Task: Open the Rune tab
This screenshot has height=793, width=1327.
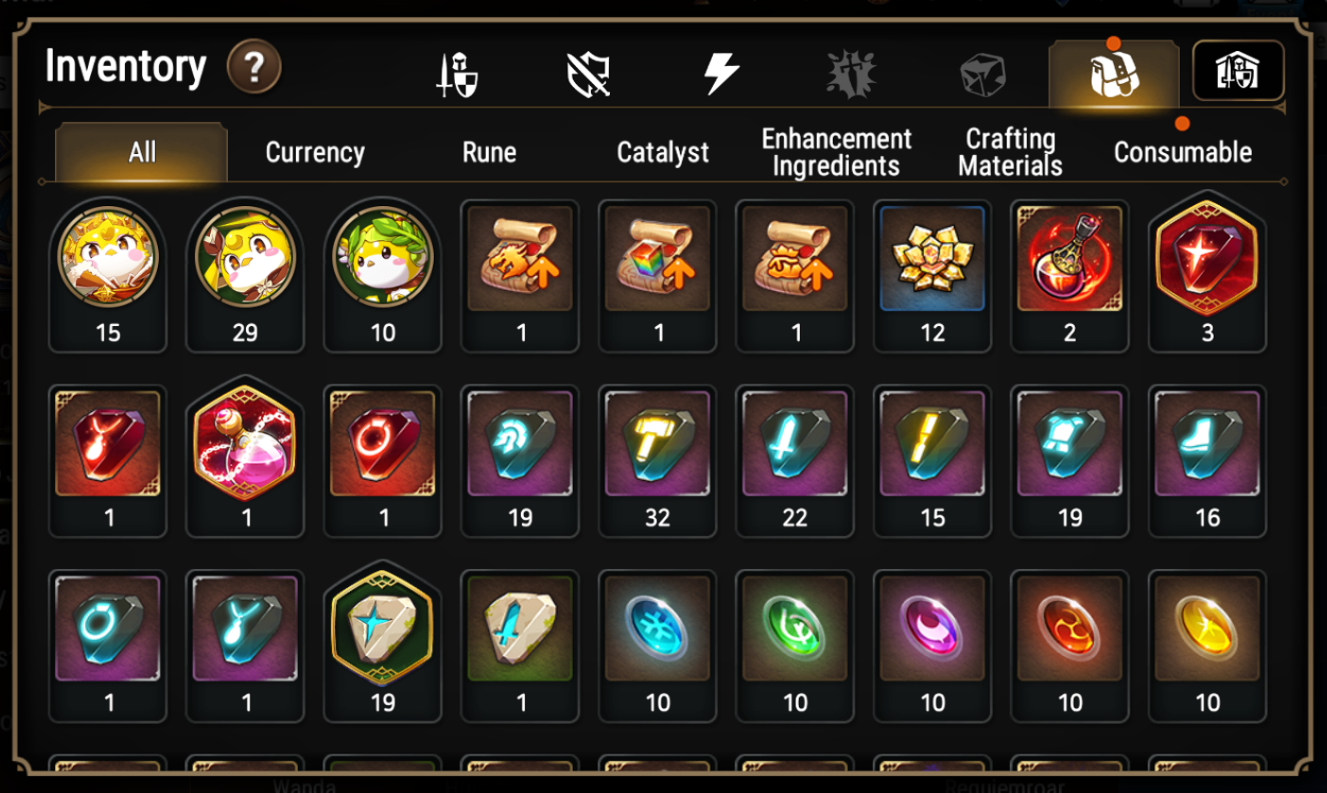Action: (489, 152)
